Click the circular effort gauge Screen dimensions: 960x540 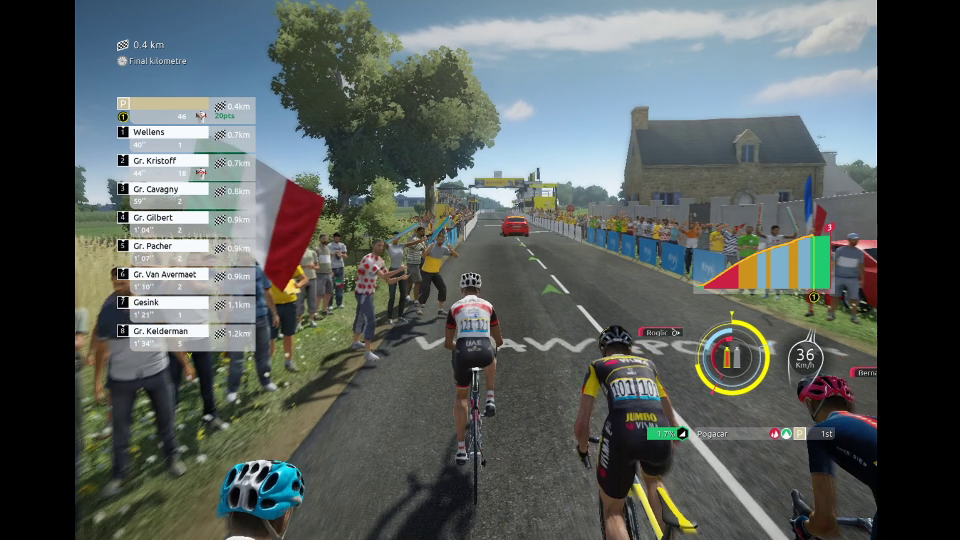click(733, 357)
